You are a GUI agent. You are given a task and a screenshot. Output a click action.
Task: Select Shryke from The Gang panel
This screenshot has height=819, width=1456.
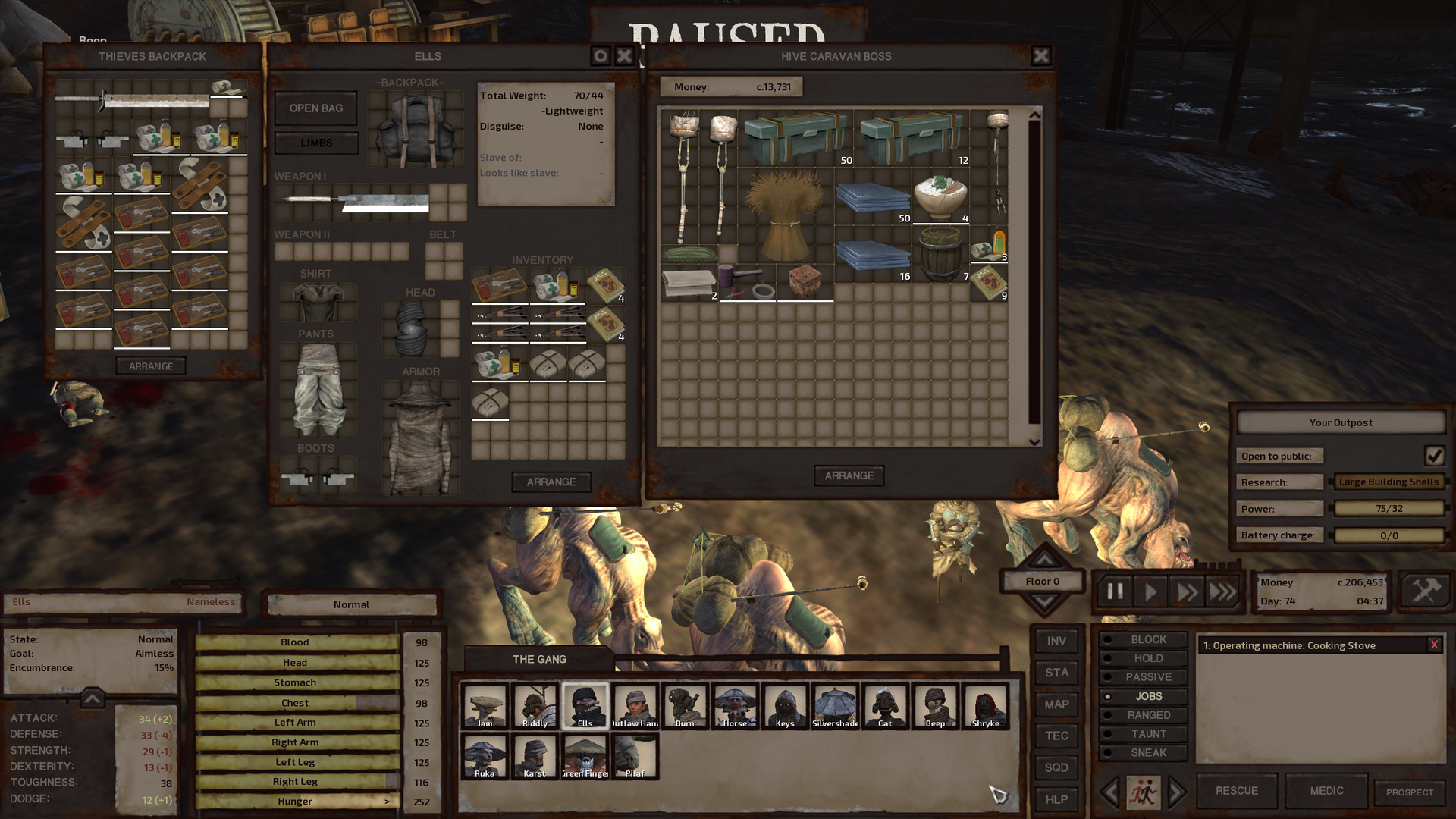pos(985,705)
